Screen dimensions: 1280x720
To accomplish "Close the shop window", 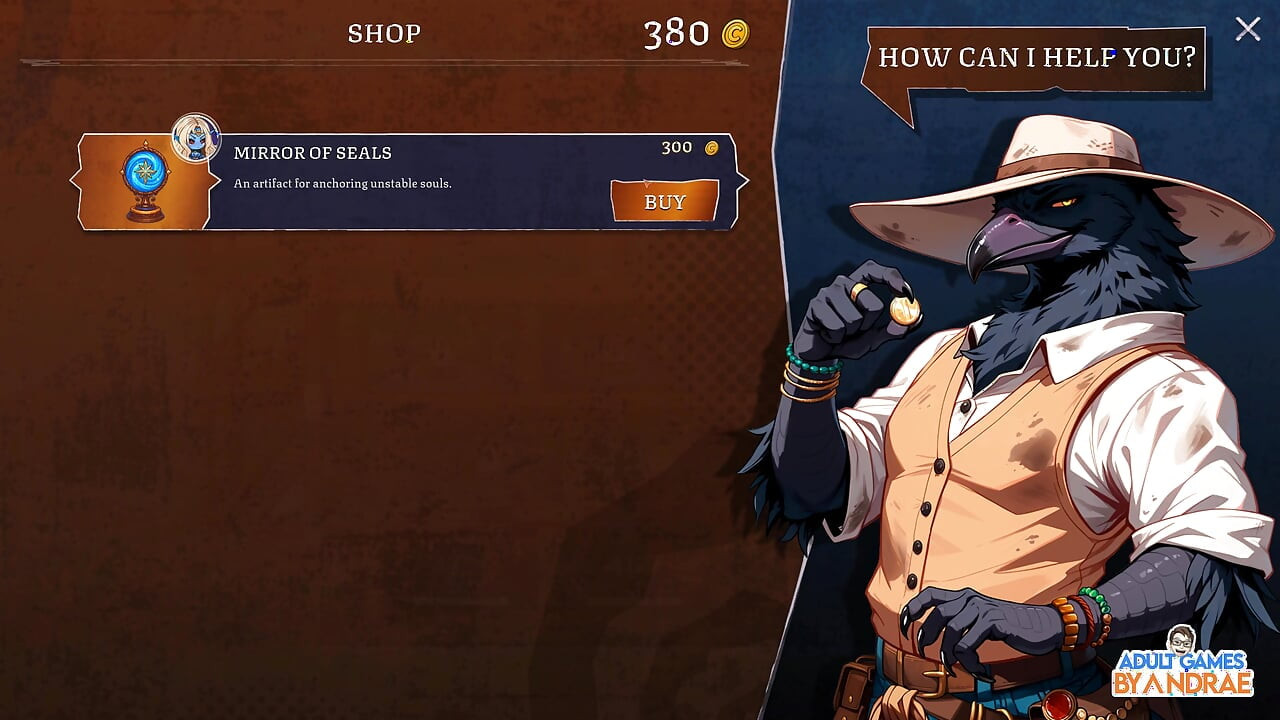I will point(1247,29).
